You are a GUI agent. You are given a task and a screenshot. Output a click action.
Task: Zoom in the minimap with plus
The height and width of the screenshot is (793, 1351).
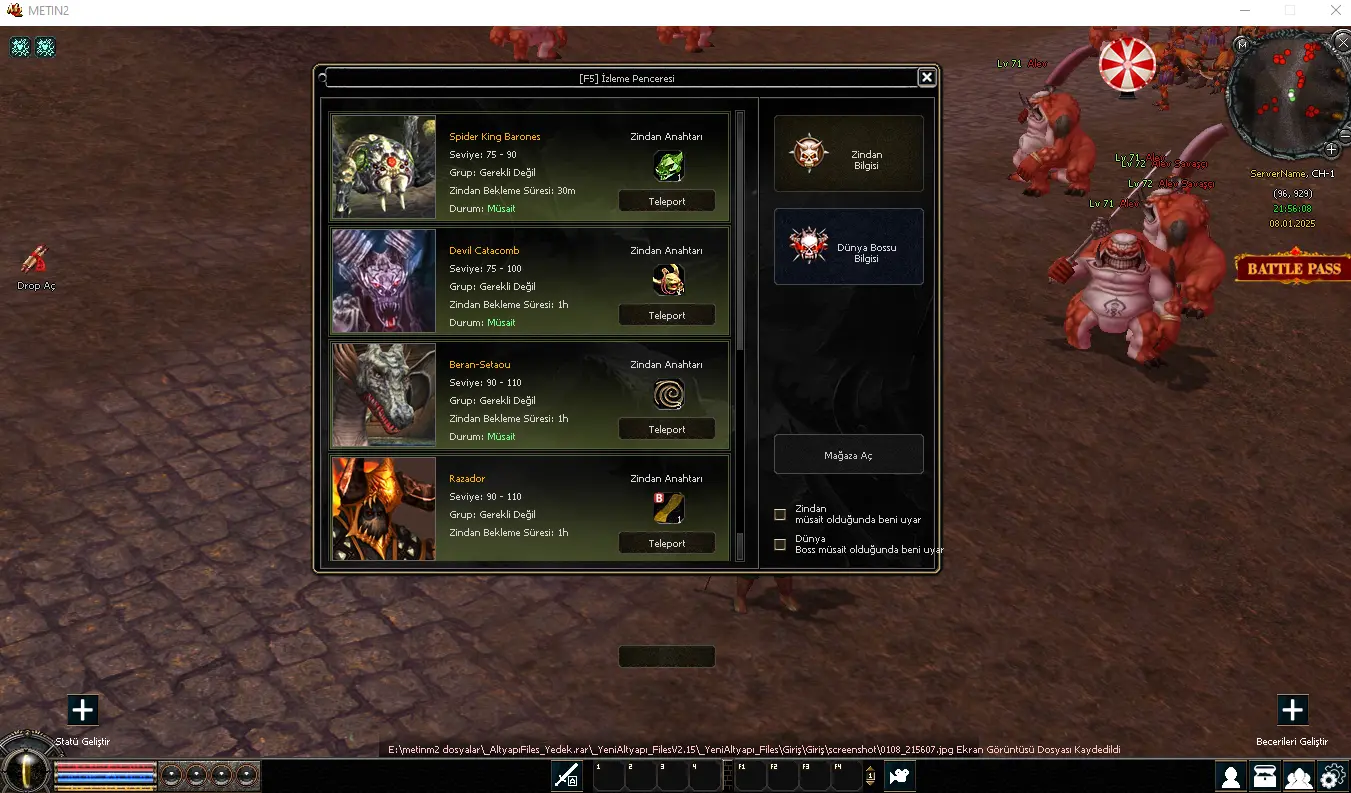[1332, 149]
